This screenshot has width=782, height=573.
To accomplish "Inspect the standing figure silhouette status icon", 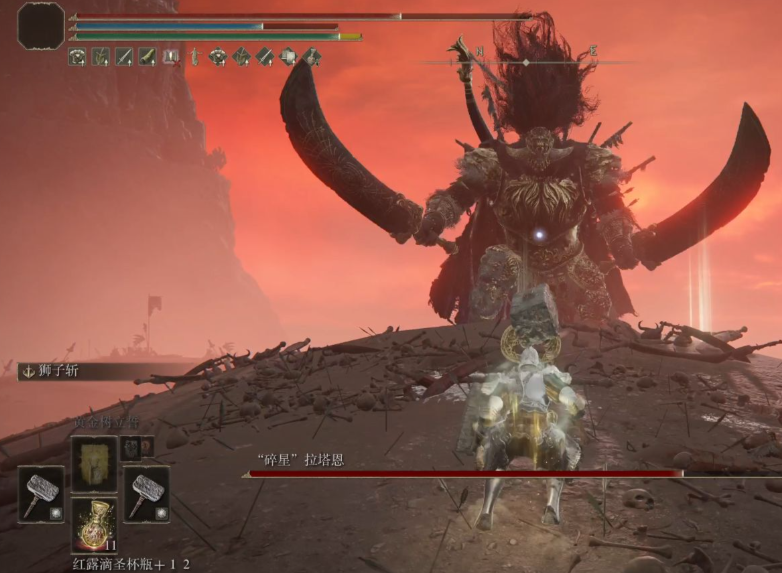I will tap(194, 57).
